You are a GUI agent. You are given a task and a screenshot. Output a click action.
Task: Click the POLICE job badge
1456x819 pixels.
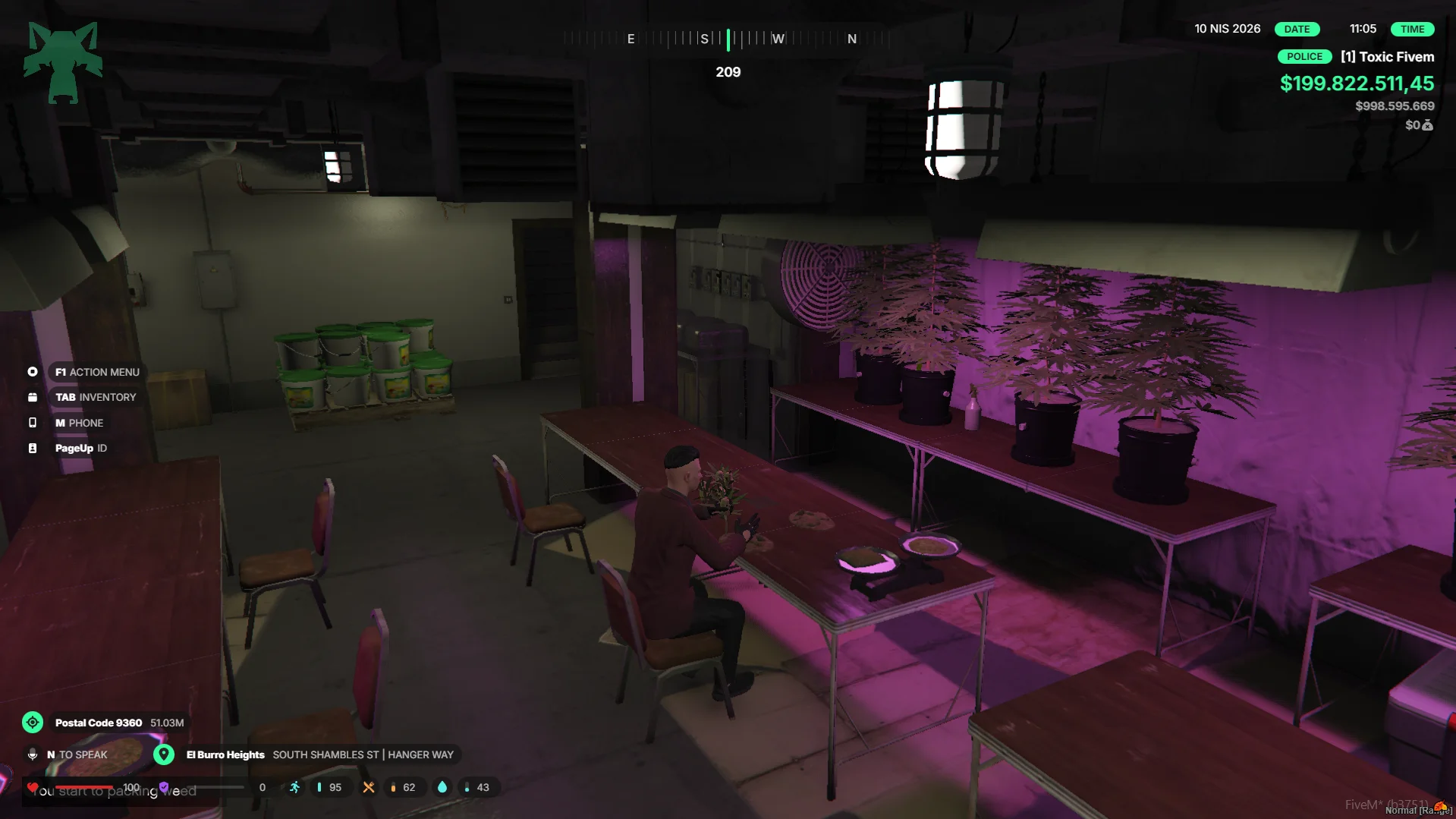pyautogui.click(x=1304, y=57)
